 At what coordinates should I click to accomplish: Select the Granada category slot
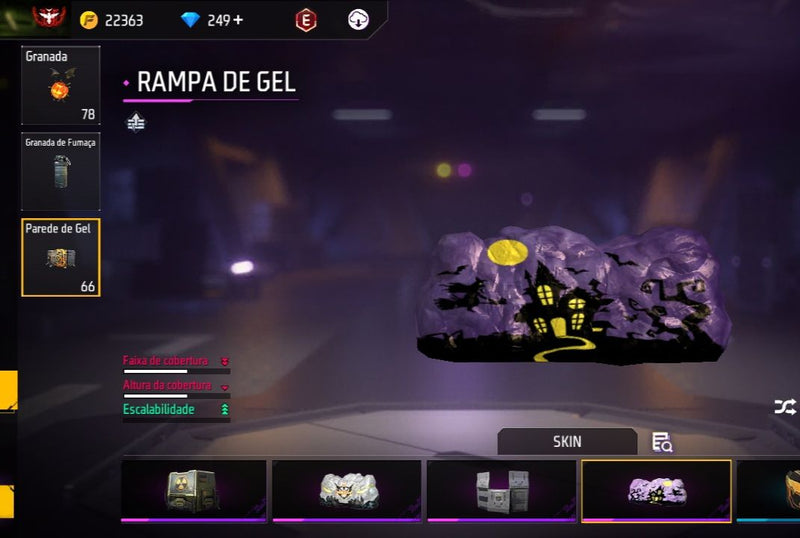(61, 86)
